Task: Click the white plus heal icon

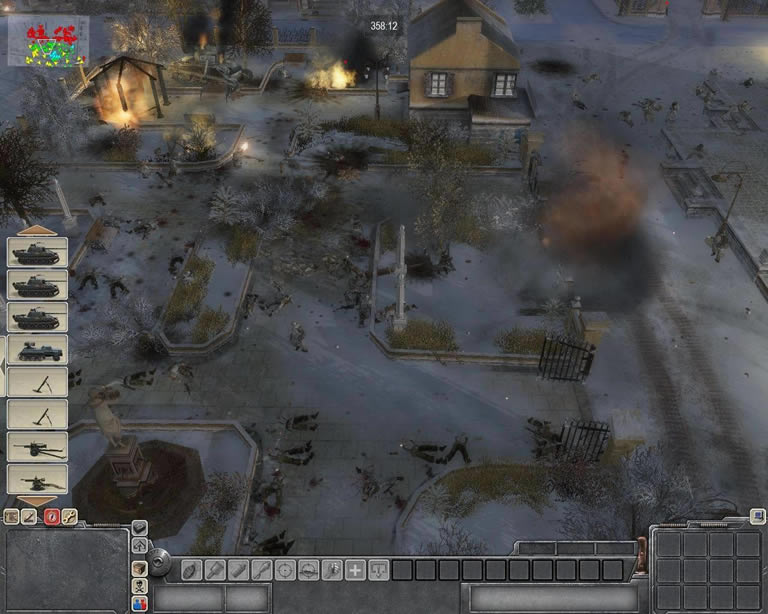Action: click(355, 570)
